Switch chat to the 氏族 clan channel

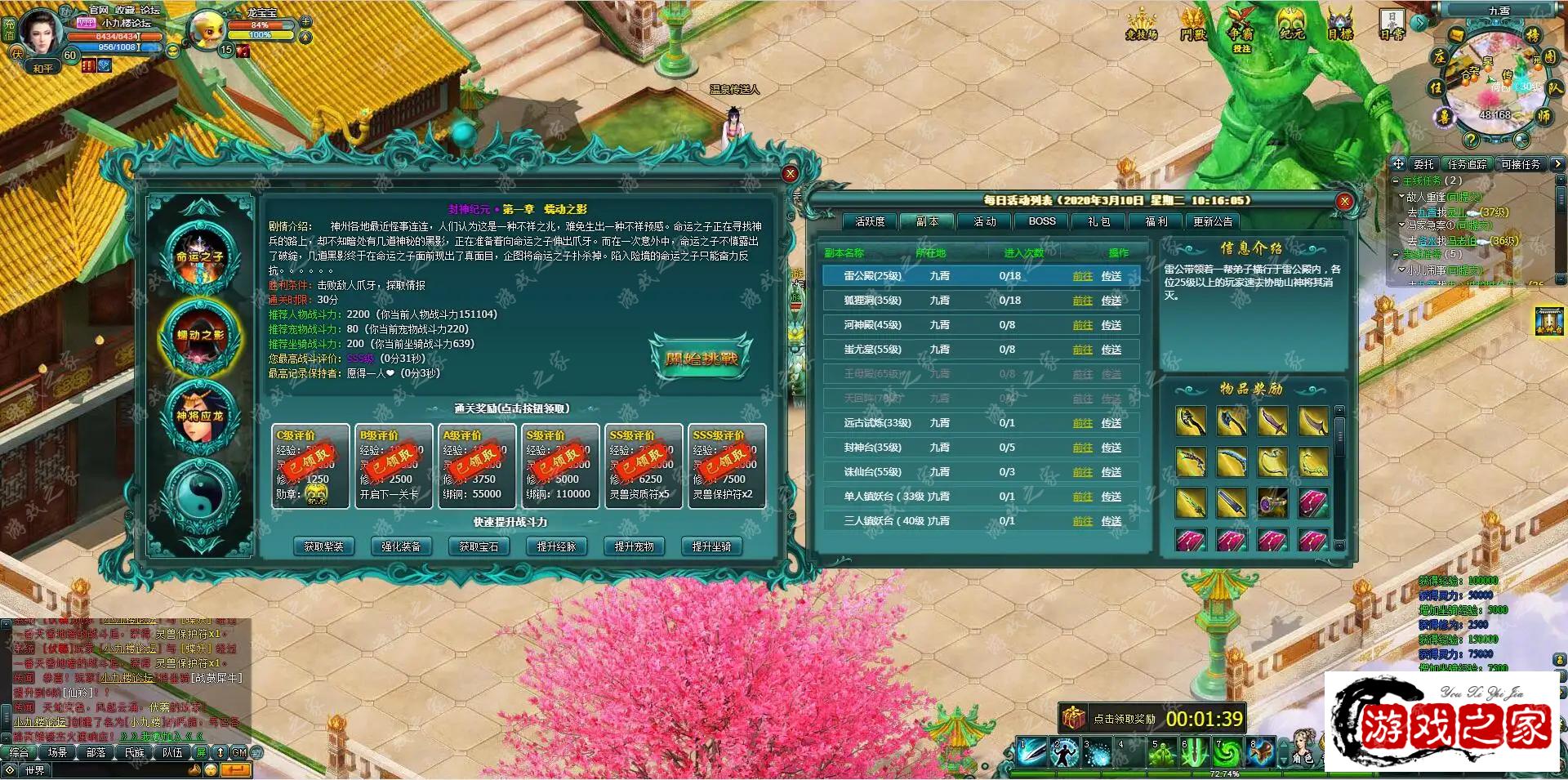coord(135,752)
